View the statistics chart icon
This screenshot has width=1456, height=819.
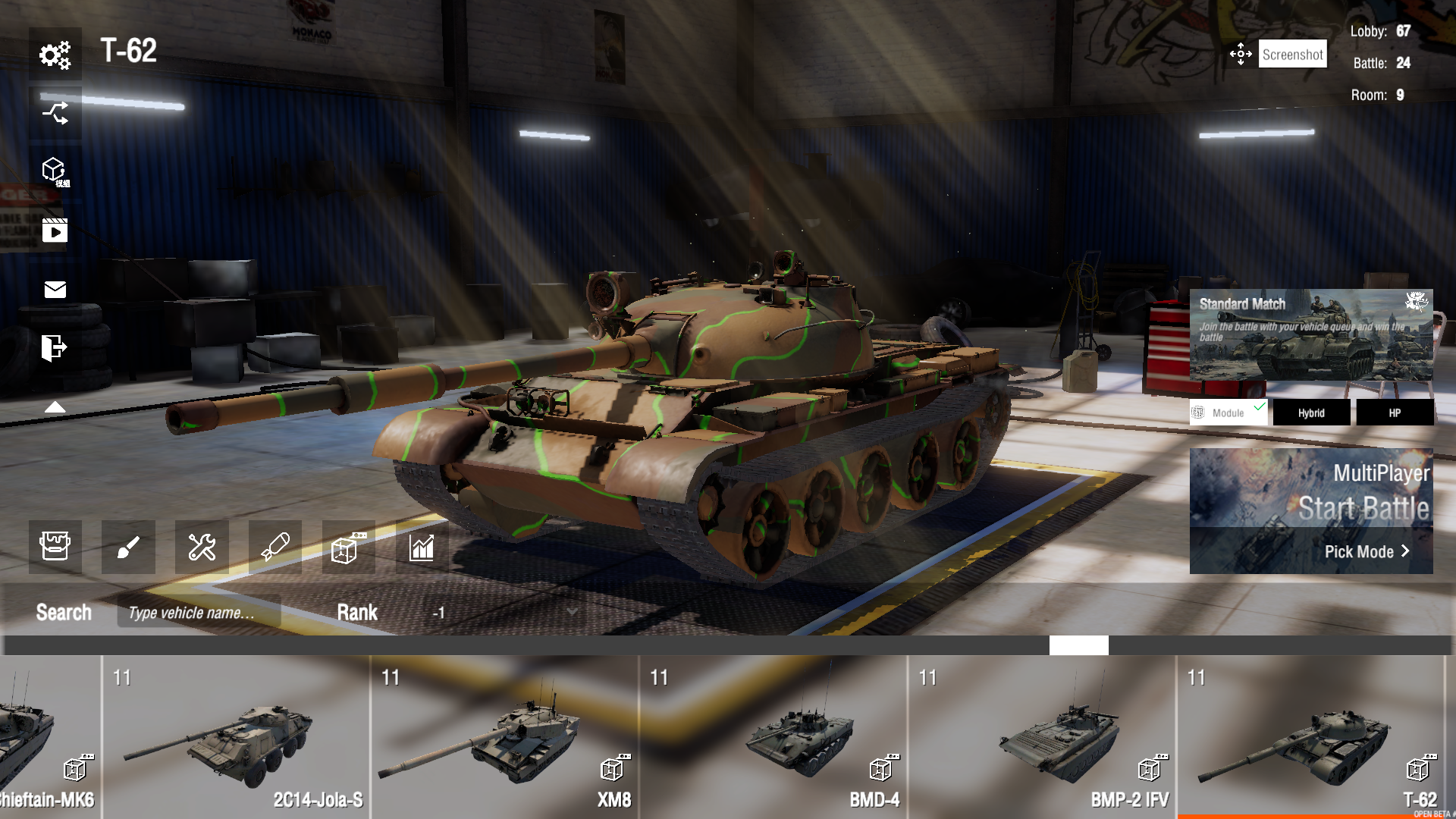(x=422, y=548)
